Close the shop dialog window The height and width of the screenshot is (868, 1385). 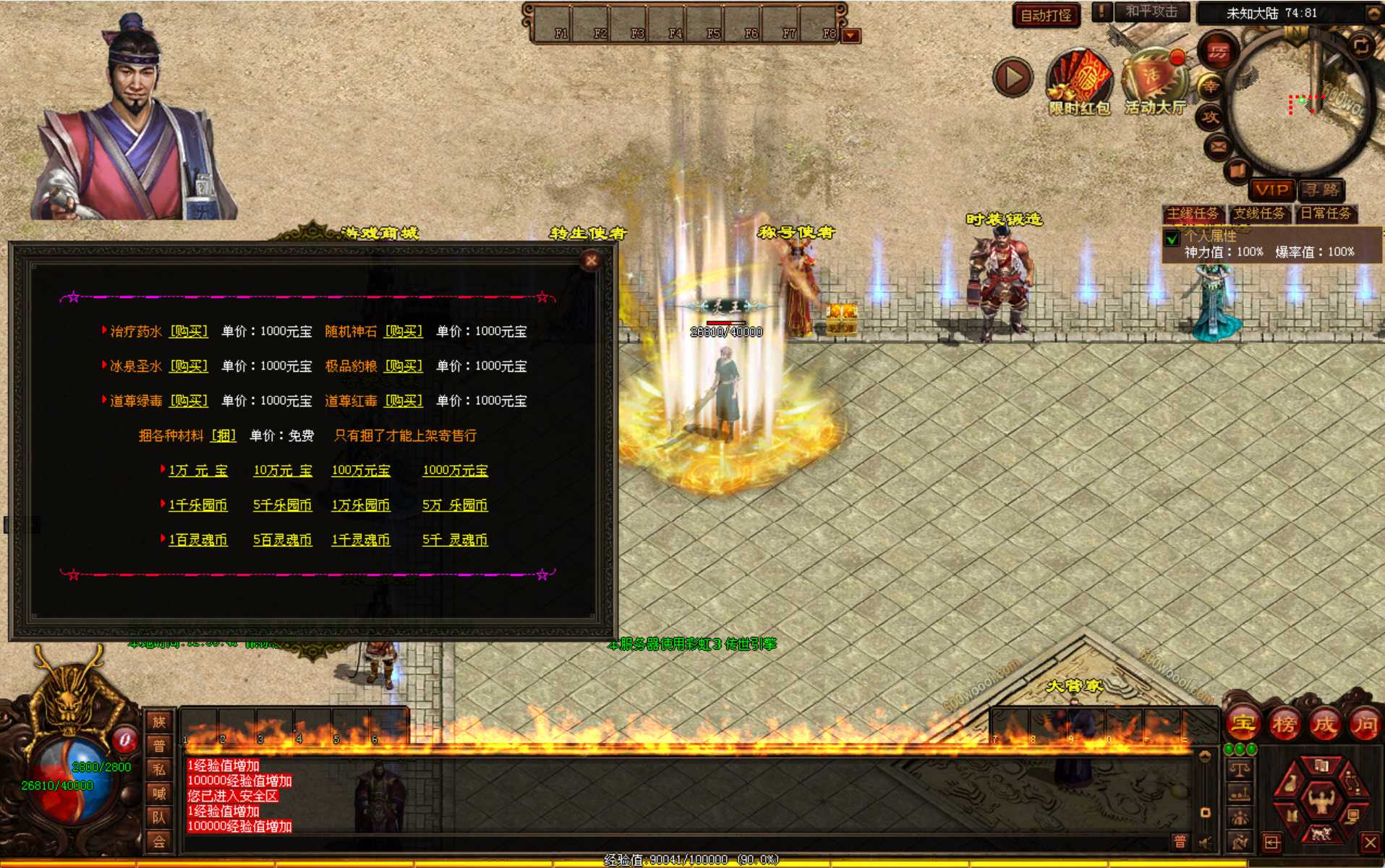(591, 260)
